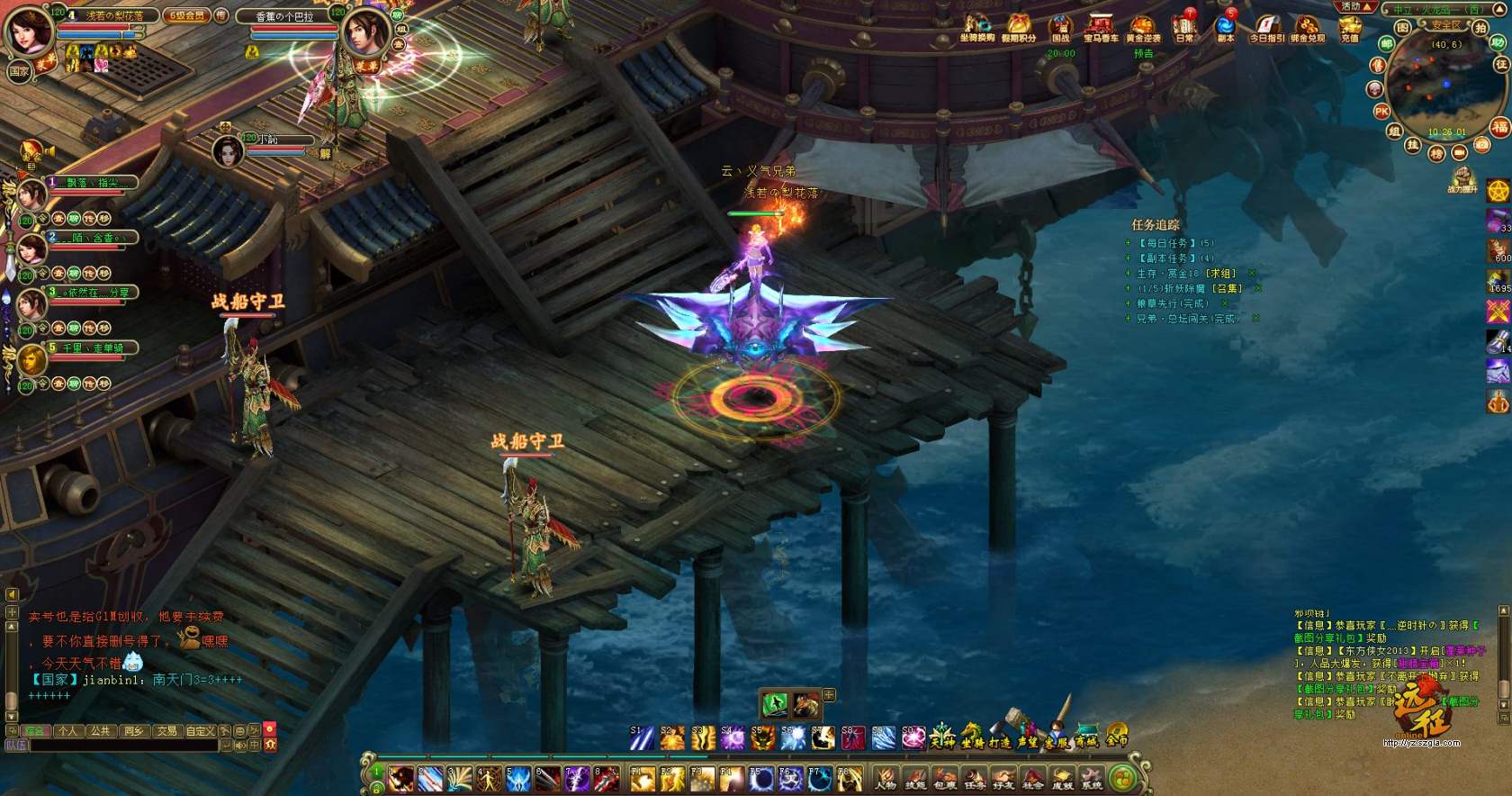The image size is (1512, 796).
Task: Open the 副本 dungeon icon
Action: click(1225, 27)
